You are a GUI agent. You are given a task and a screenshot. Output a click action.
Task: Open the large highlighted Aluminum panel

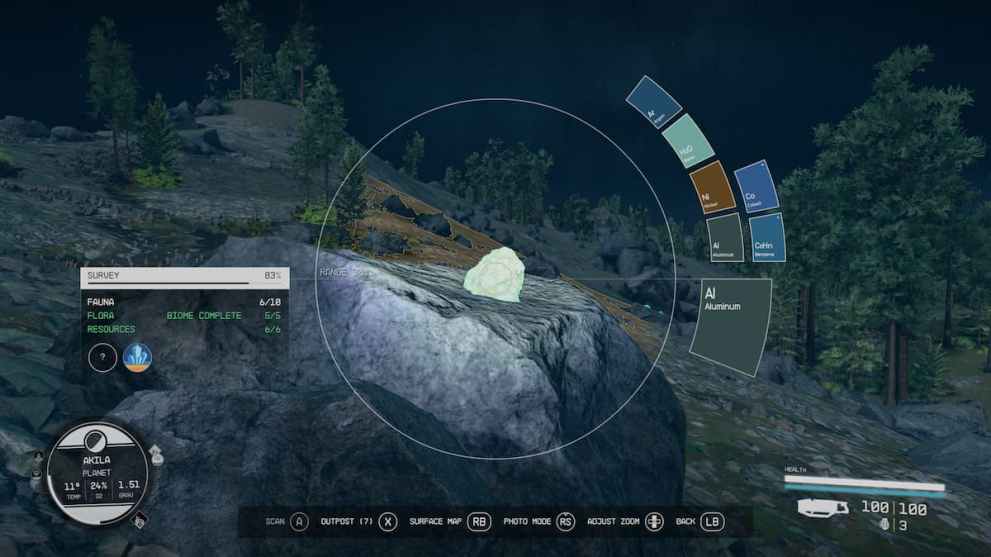tap(730, 327)
